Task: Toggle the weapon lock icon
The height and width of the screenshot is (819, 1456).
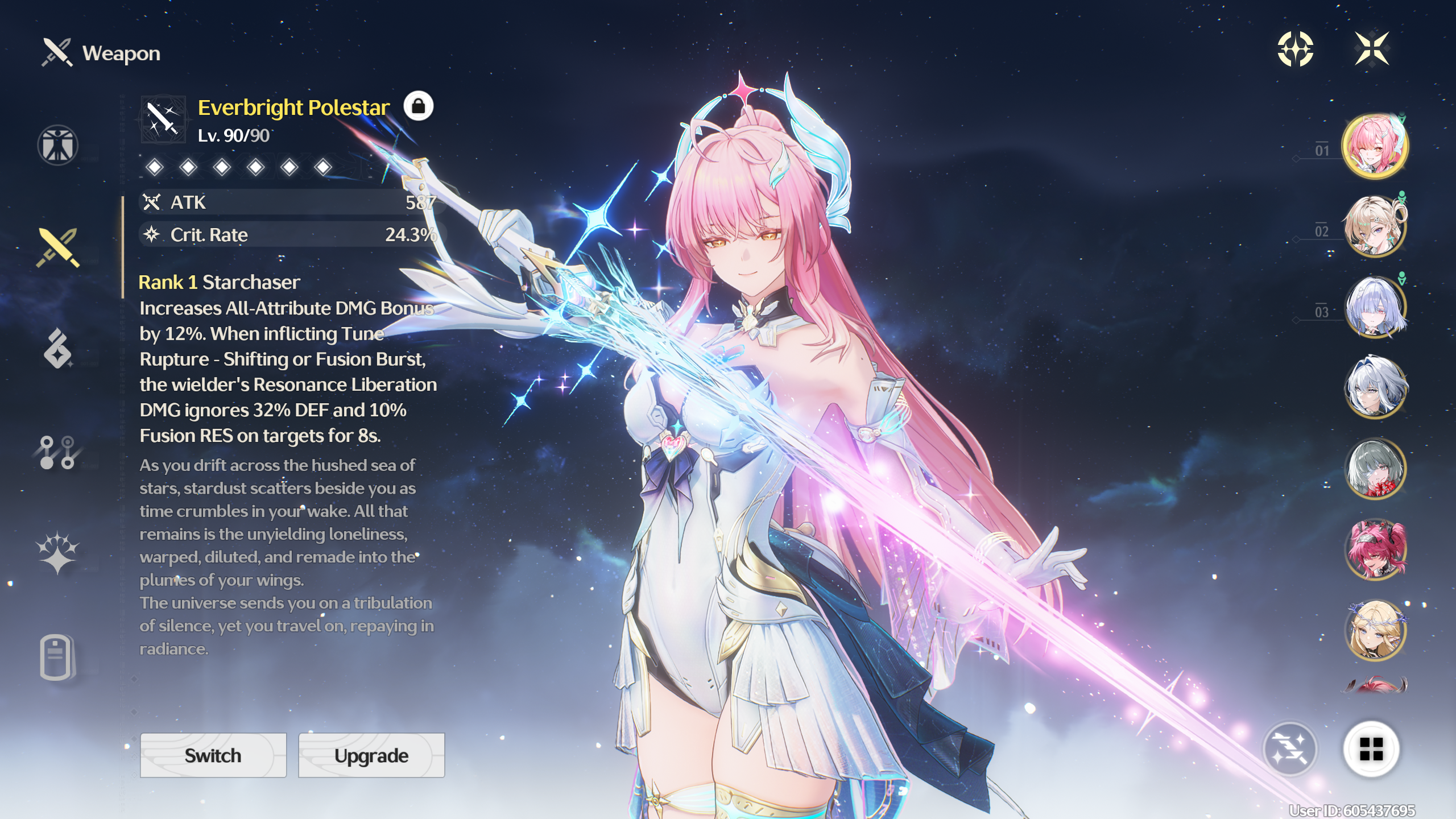Action: [419, 106]
